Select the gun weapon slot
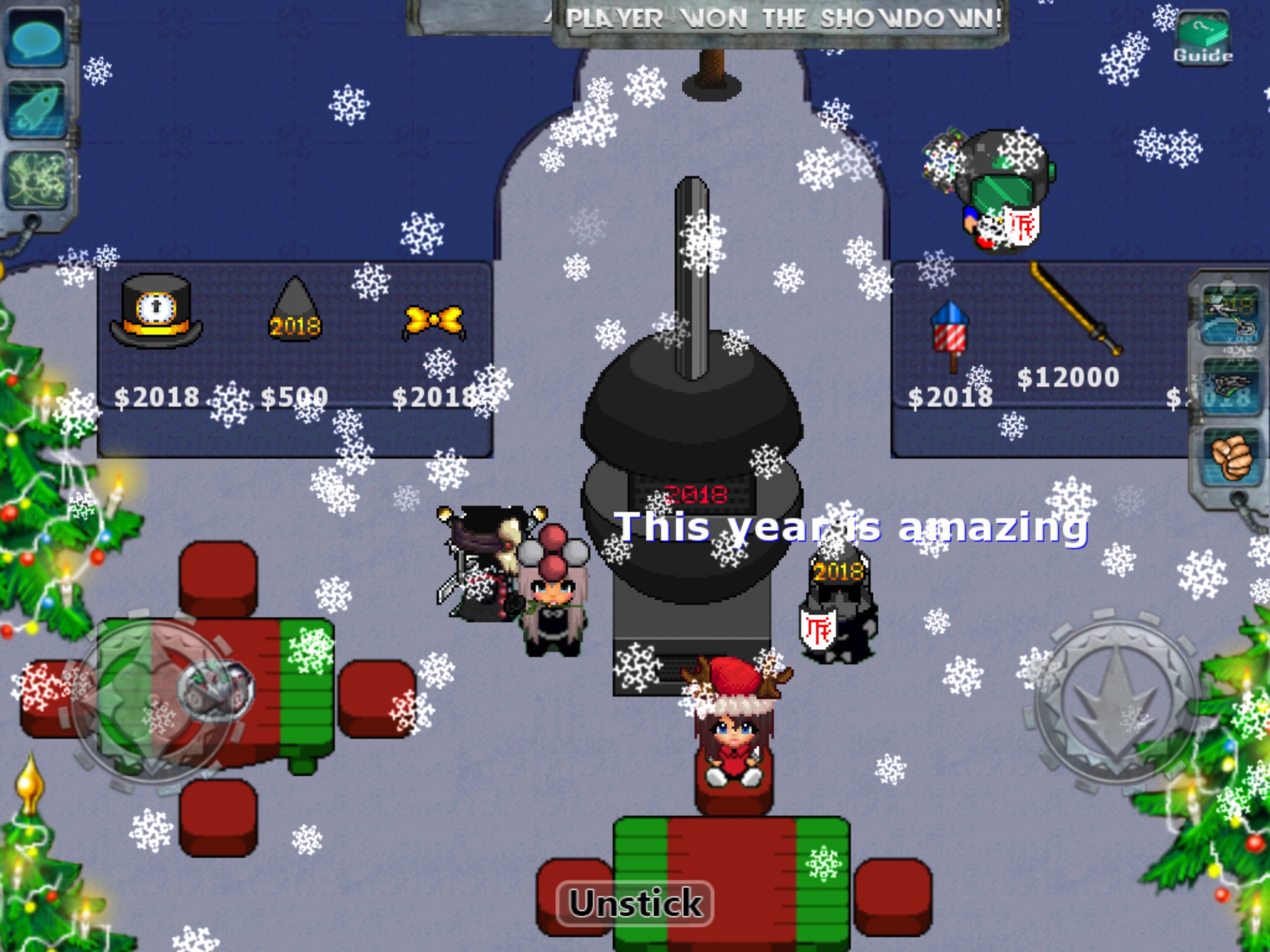This screenshot has width=1270, height=952. (1230, 387)
